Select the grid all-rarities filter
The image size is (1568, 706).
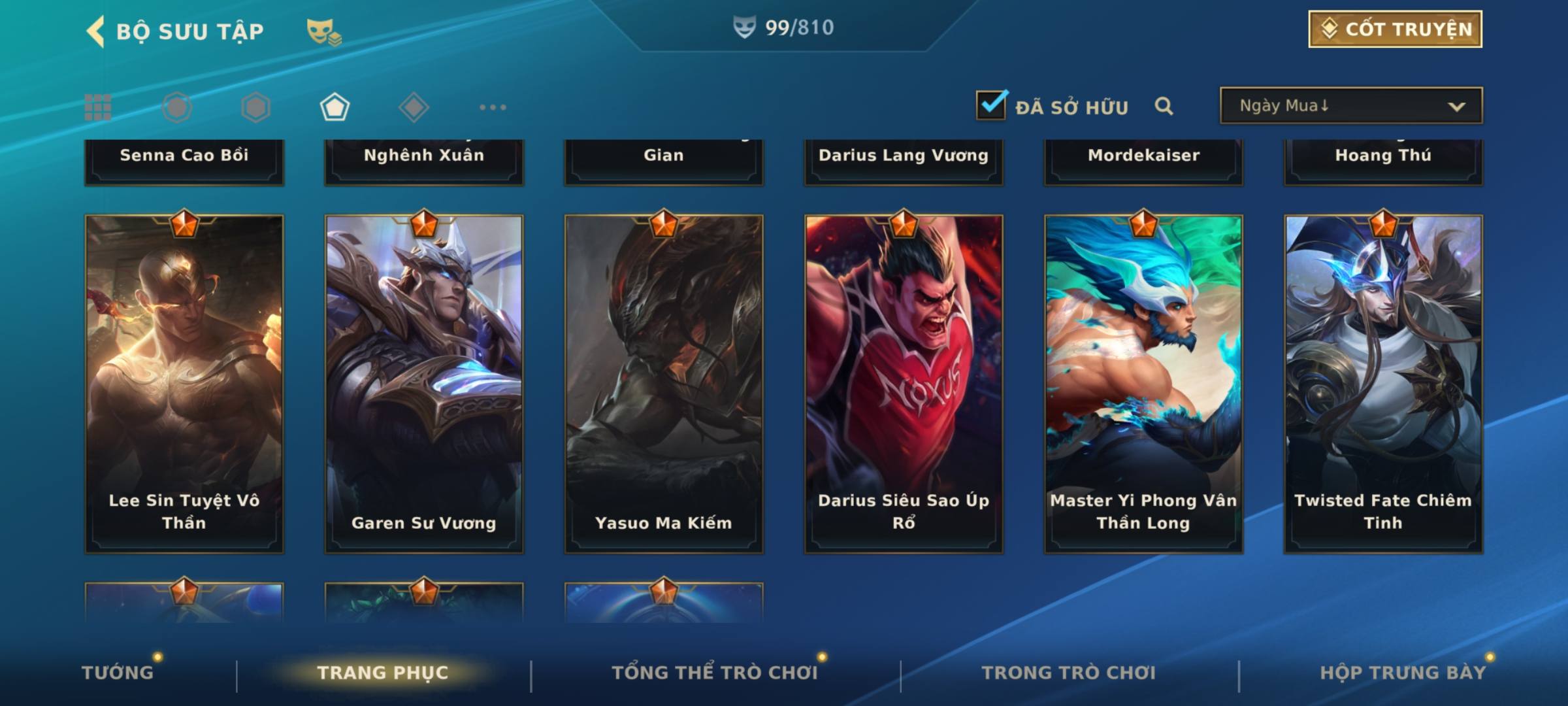(98, 107)
